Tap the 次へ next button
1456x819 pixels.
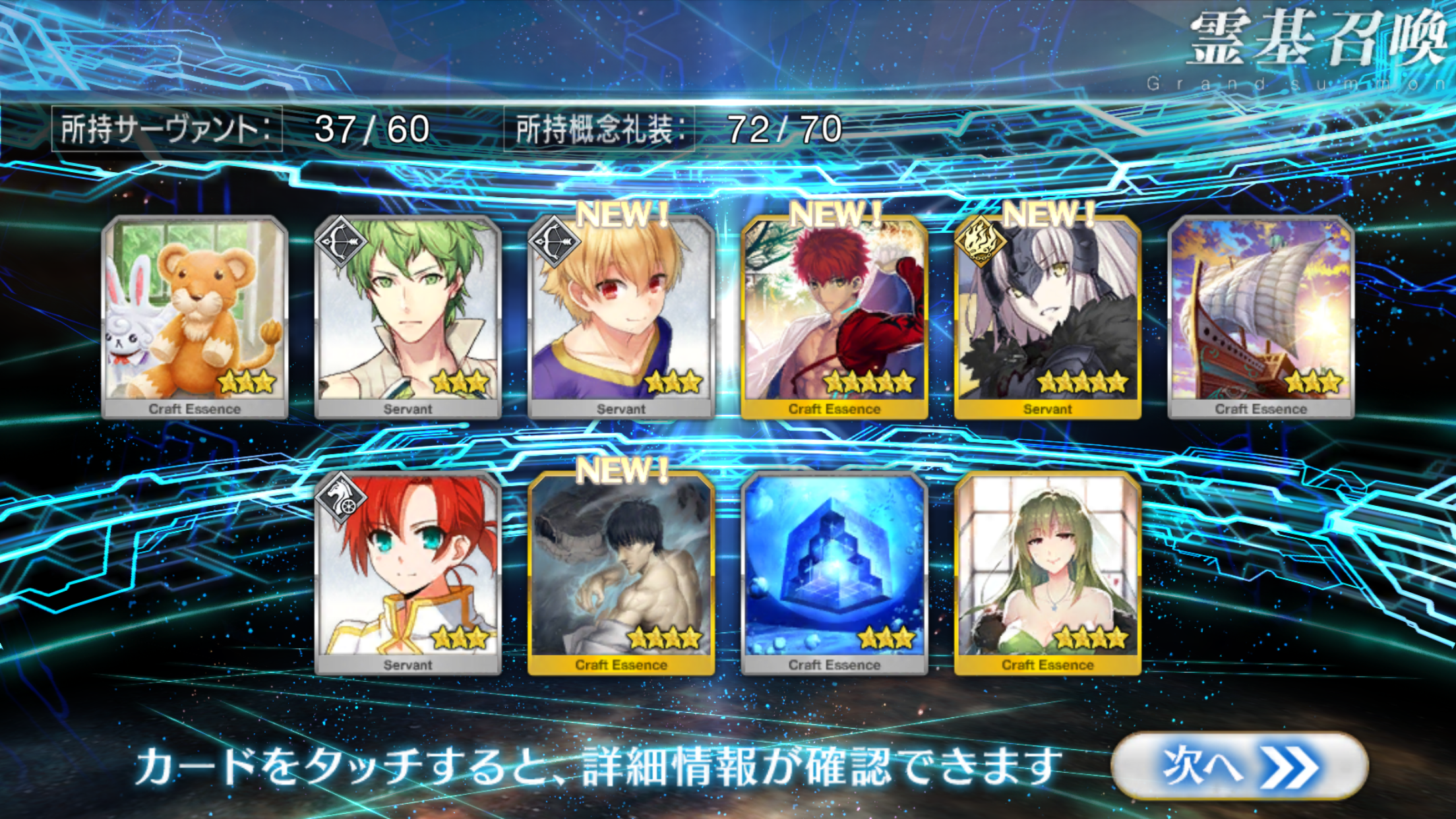pos(1238,766)
